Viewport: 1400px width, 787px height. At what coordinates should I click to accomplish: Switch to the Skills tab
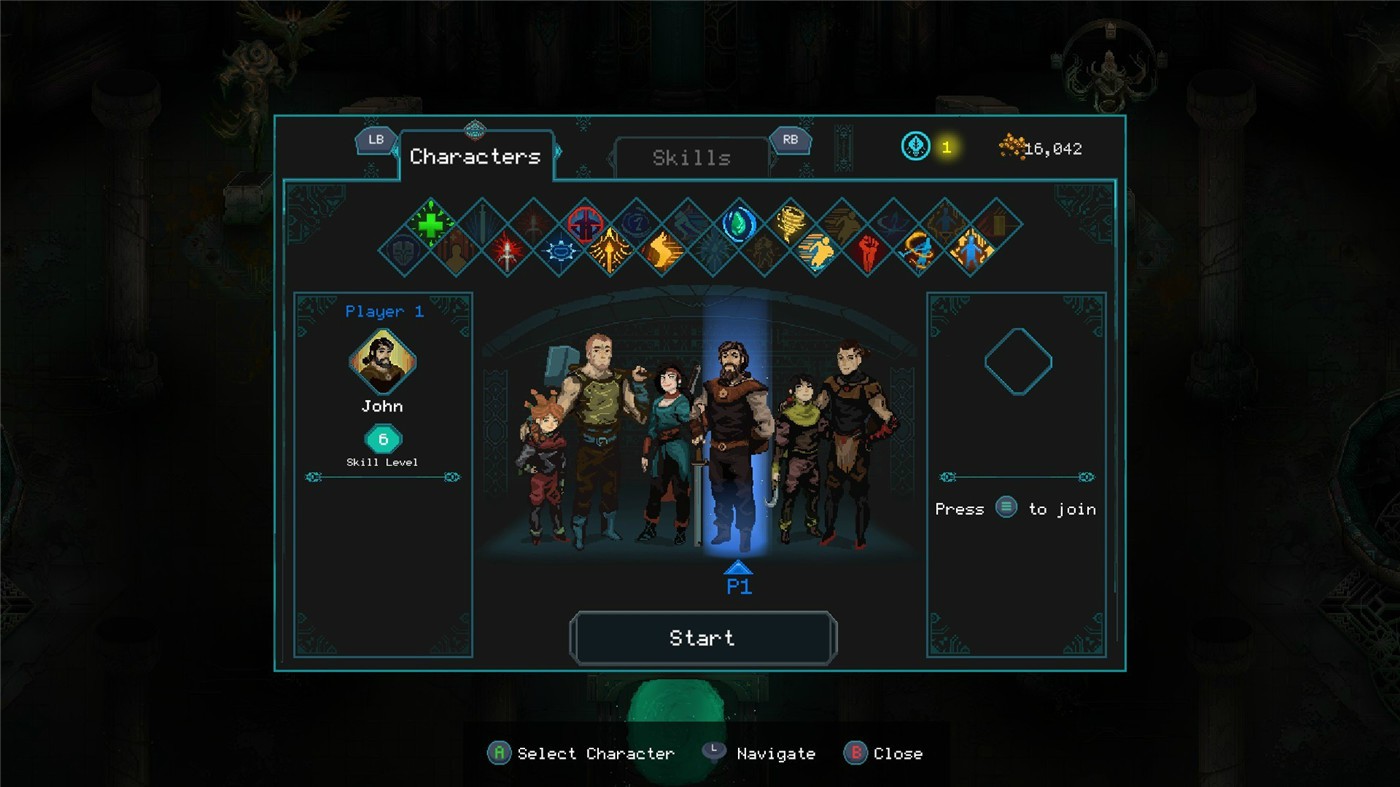pyautogui.click(x=691, y=158)
